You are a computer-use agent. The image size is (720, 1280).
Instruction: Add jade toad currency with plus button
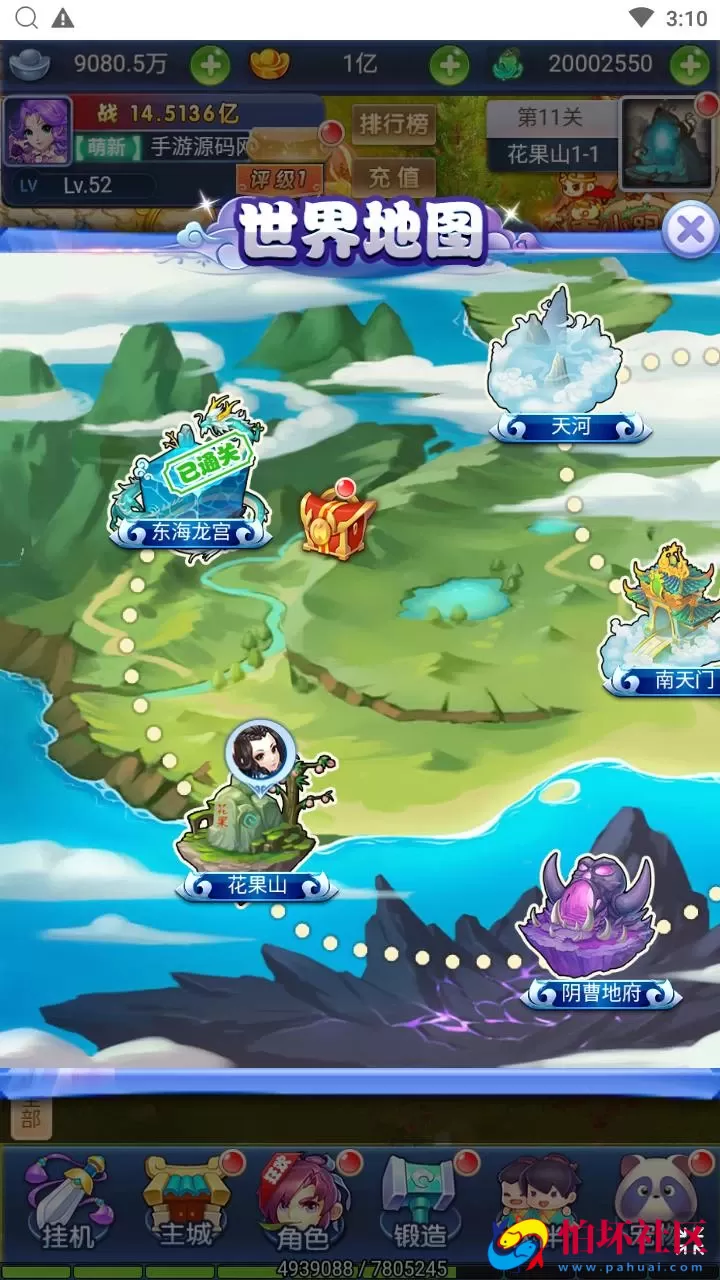pos(690,65)
